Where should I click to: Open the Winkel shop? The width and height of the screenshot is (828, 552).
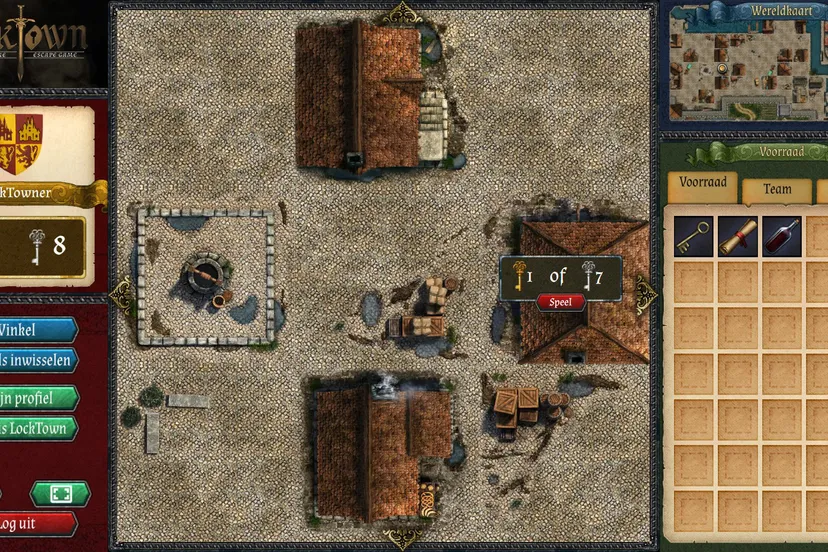click(x=36, y=331)
